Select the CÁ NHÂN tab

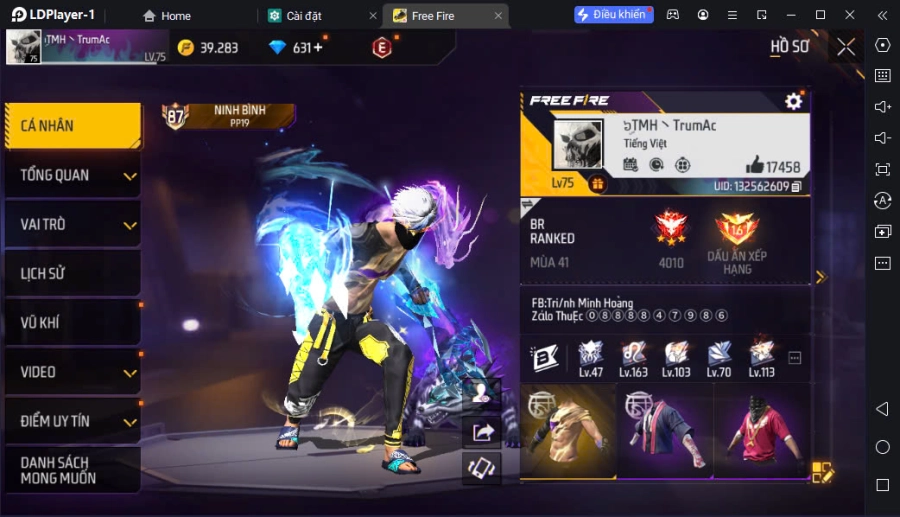tap(70, 126)
